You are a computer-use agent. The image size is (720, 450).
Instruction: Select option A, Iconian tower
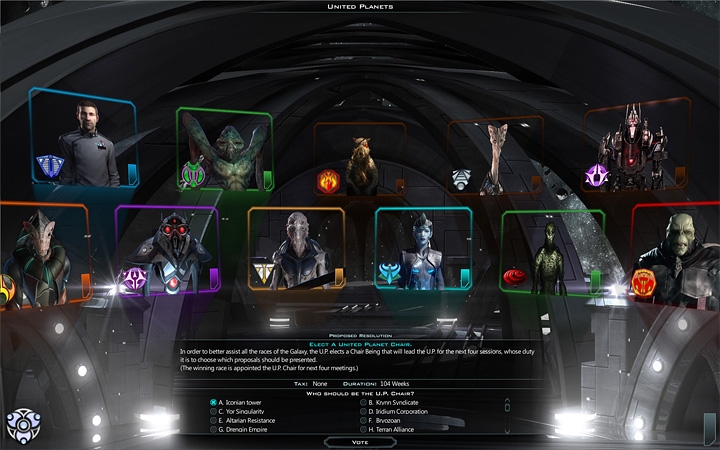(x=214, y=403)
